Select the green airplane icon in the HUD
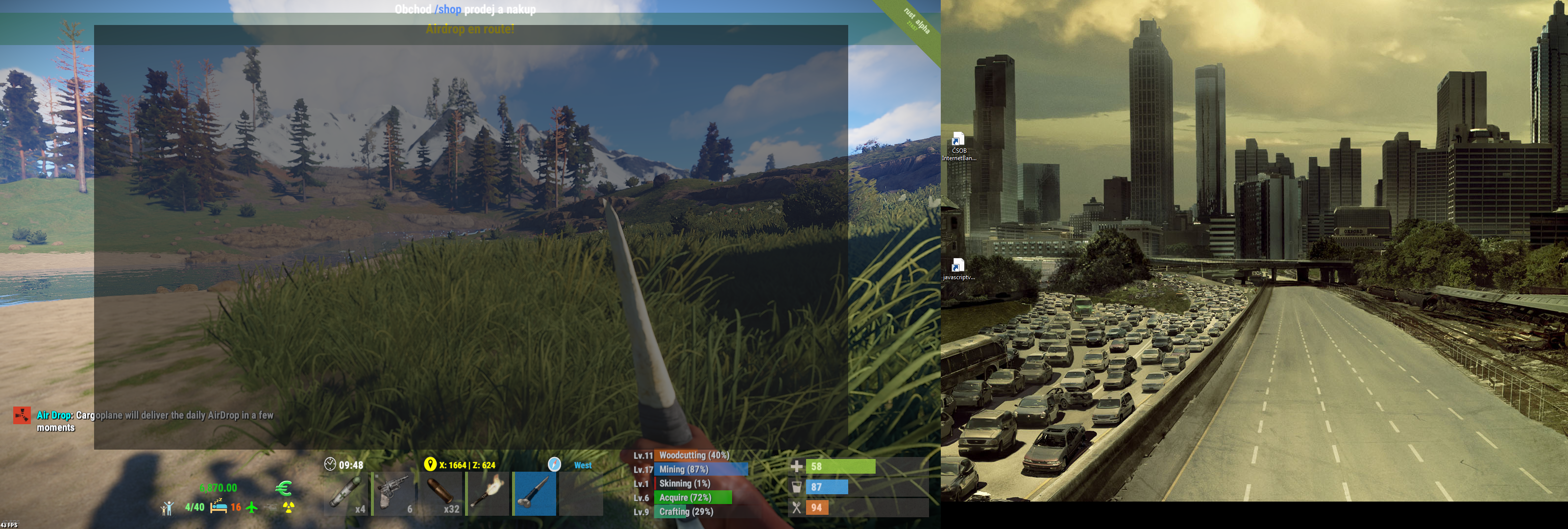The height and width of the screenshot is (529, 1568). pos(251,508)
